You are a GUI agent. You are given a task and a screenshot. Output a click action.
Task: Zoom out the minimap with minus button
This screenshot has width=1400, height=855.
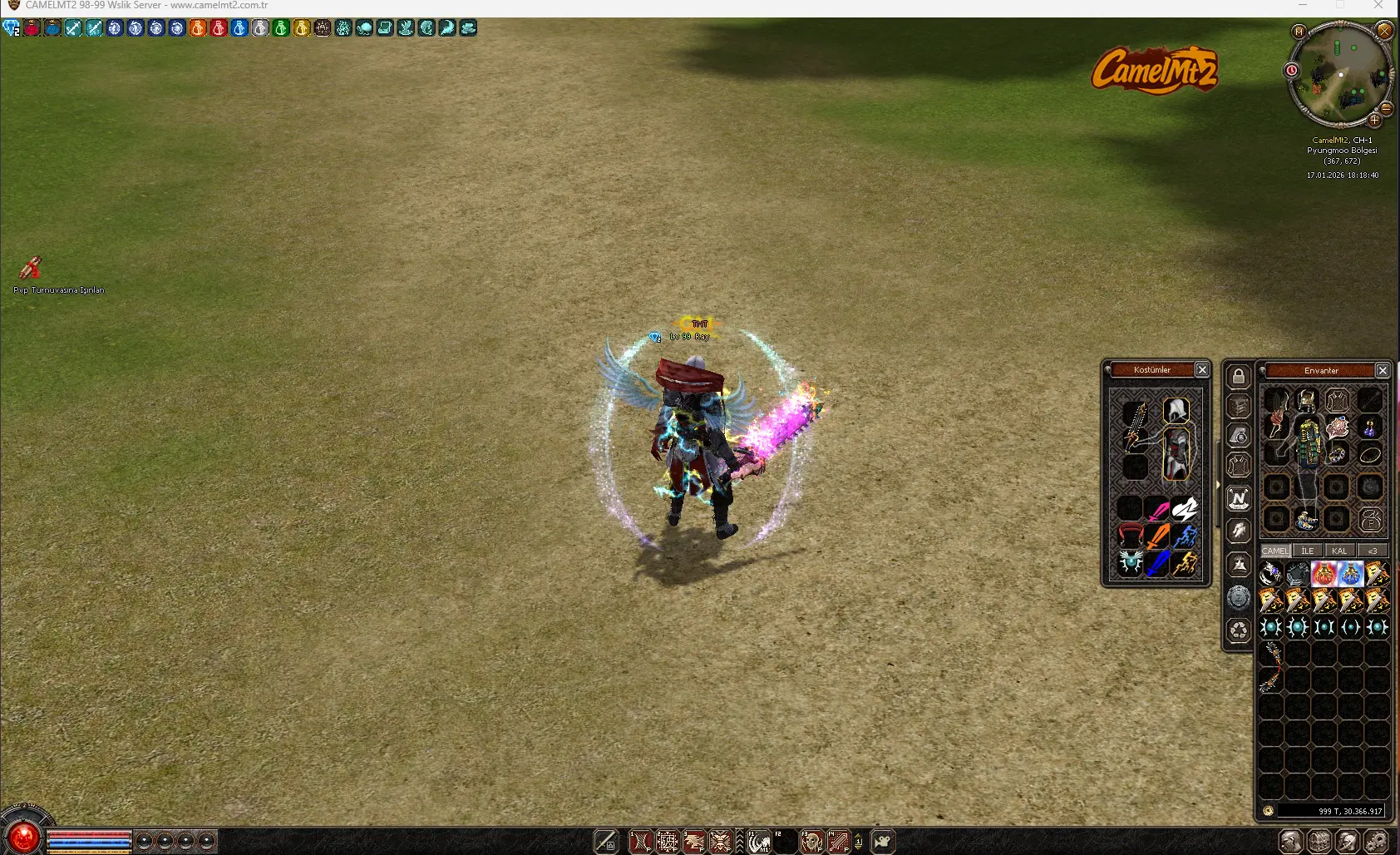(x=1387, y=108)
